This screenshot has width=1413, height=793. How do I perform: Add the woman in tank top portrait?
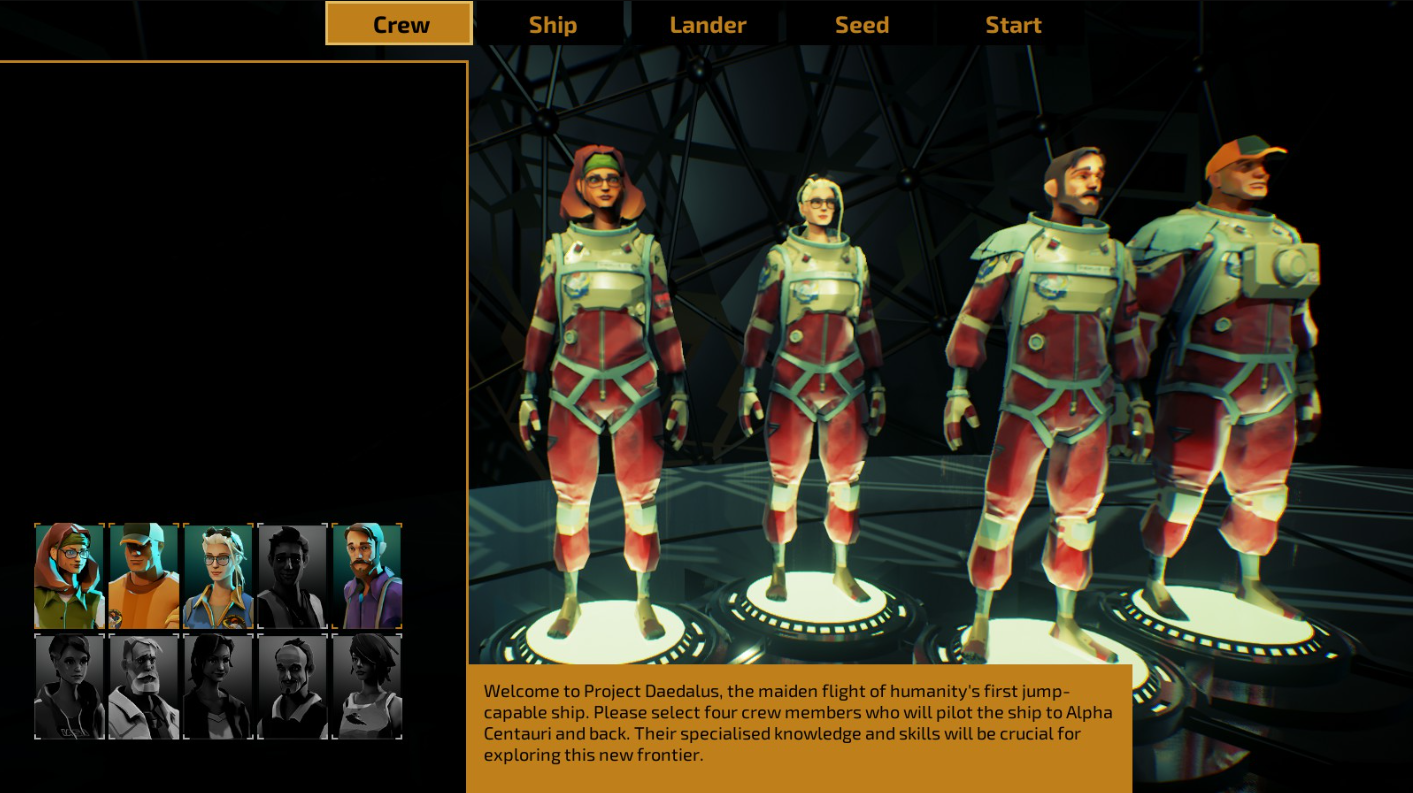(x=367, y=686)
